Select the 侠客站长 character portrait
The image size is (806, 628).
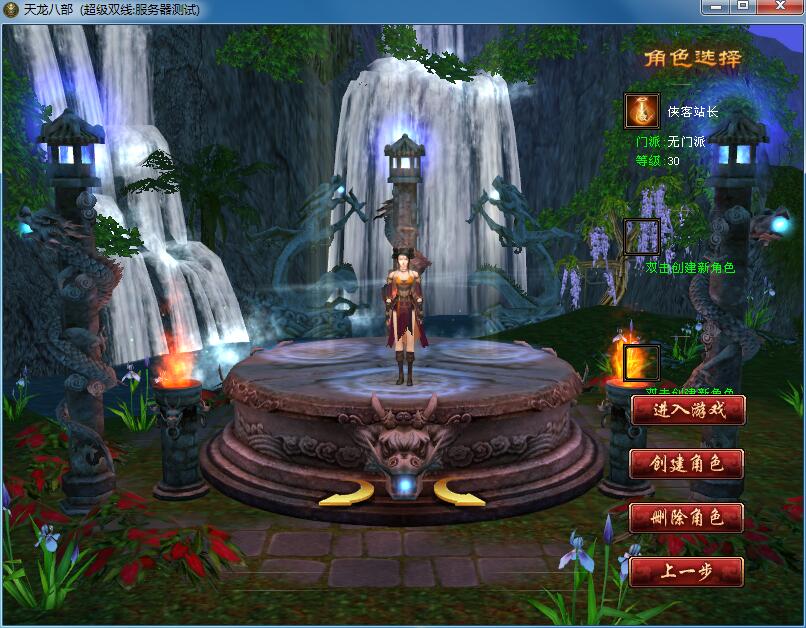click(642, 110)
